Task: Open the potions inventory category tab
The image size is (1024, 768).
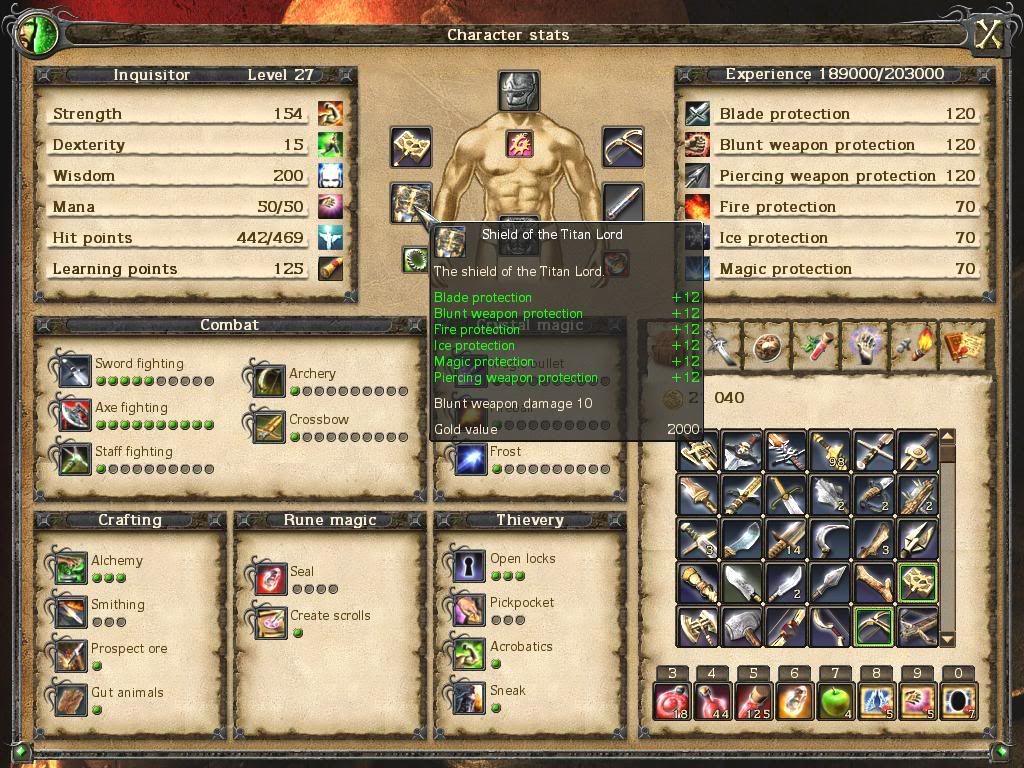Action: point(817,344)
